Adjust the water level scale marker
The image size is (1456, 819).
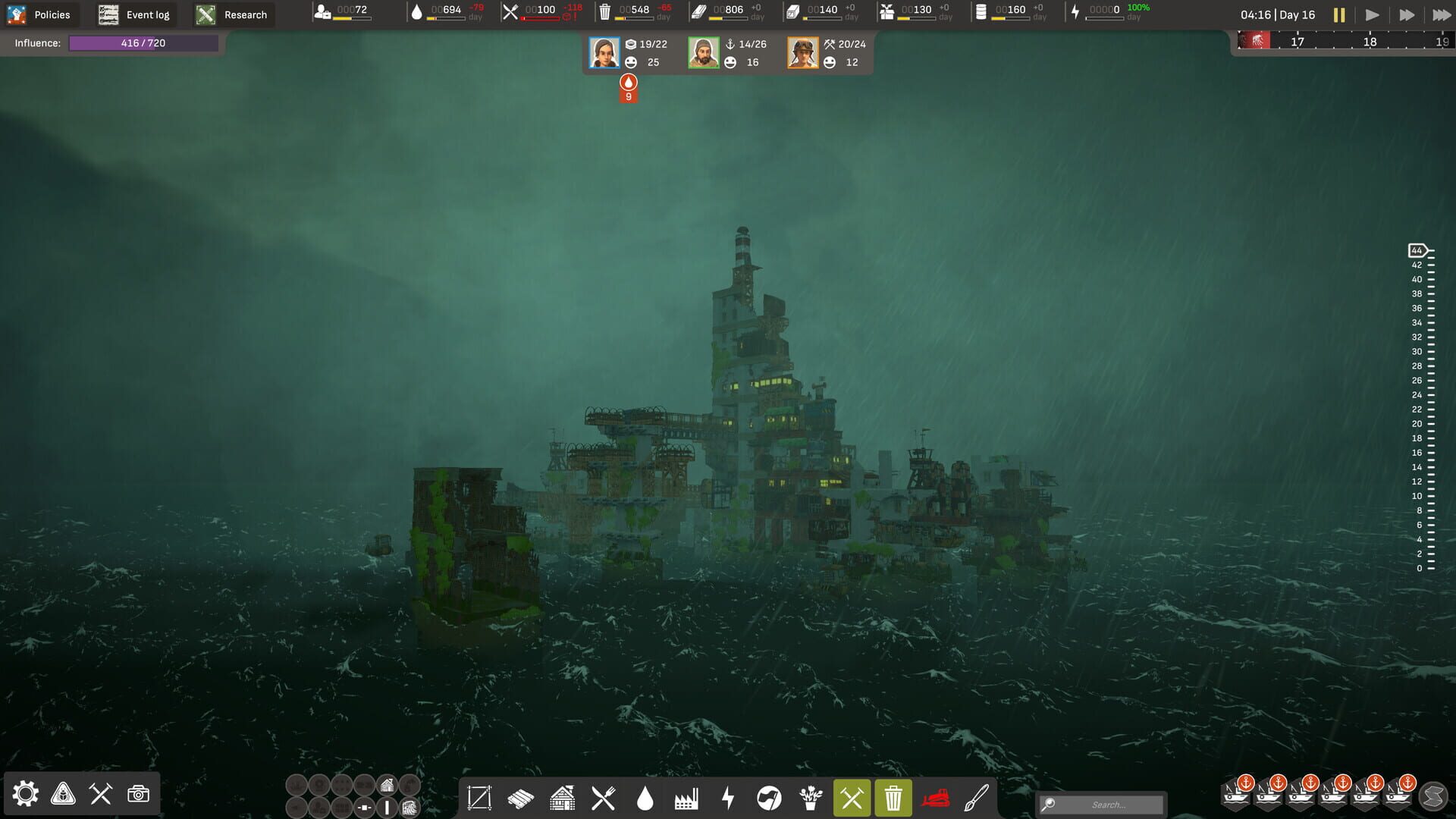[1417, 249]
